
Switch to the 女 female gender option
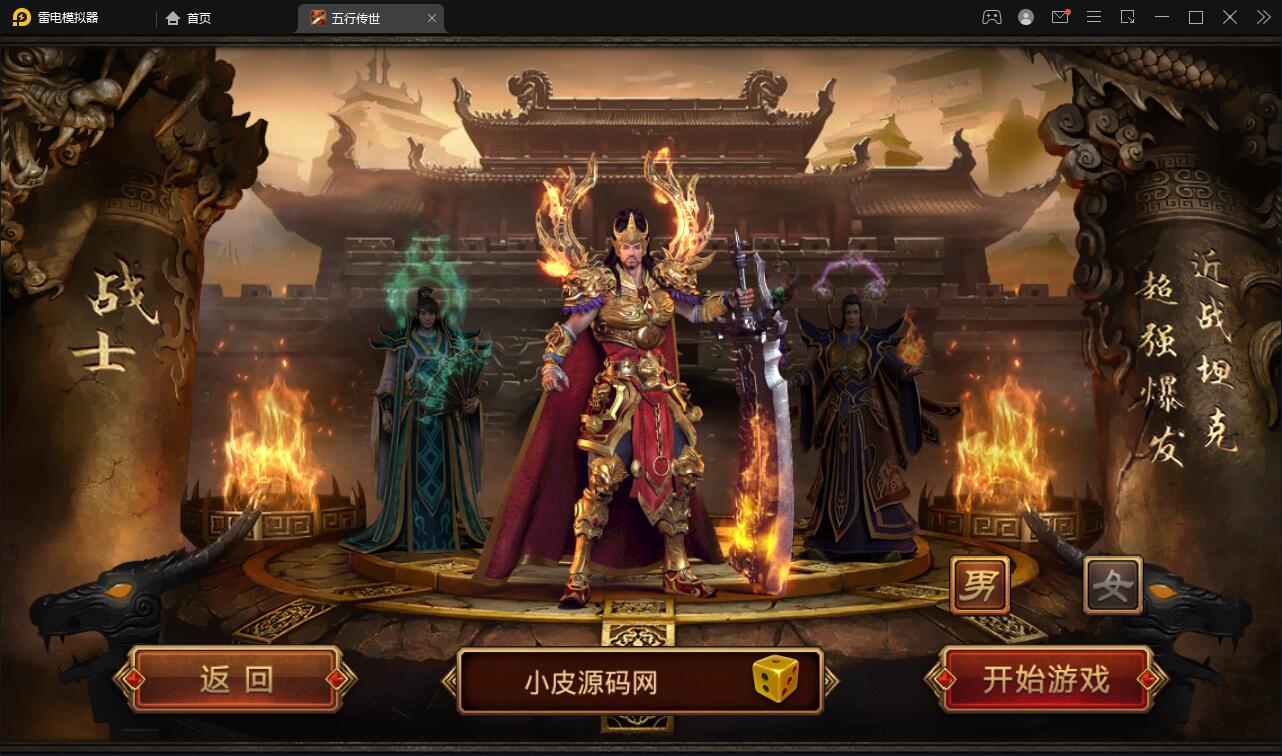[x=1111, y=584]
